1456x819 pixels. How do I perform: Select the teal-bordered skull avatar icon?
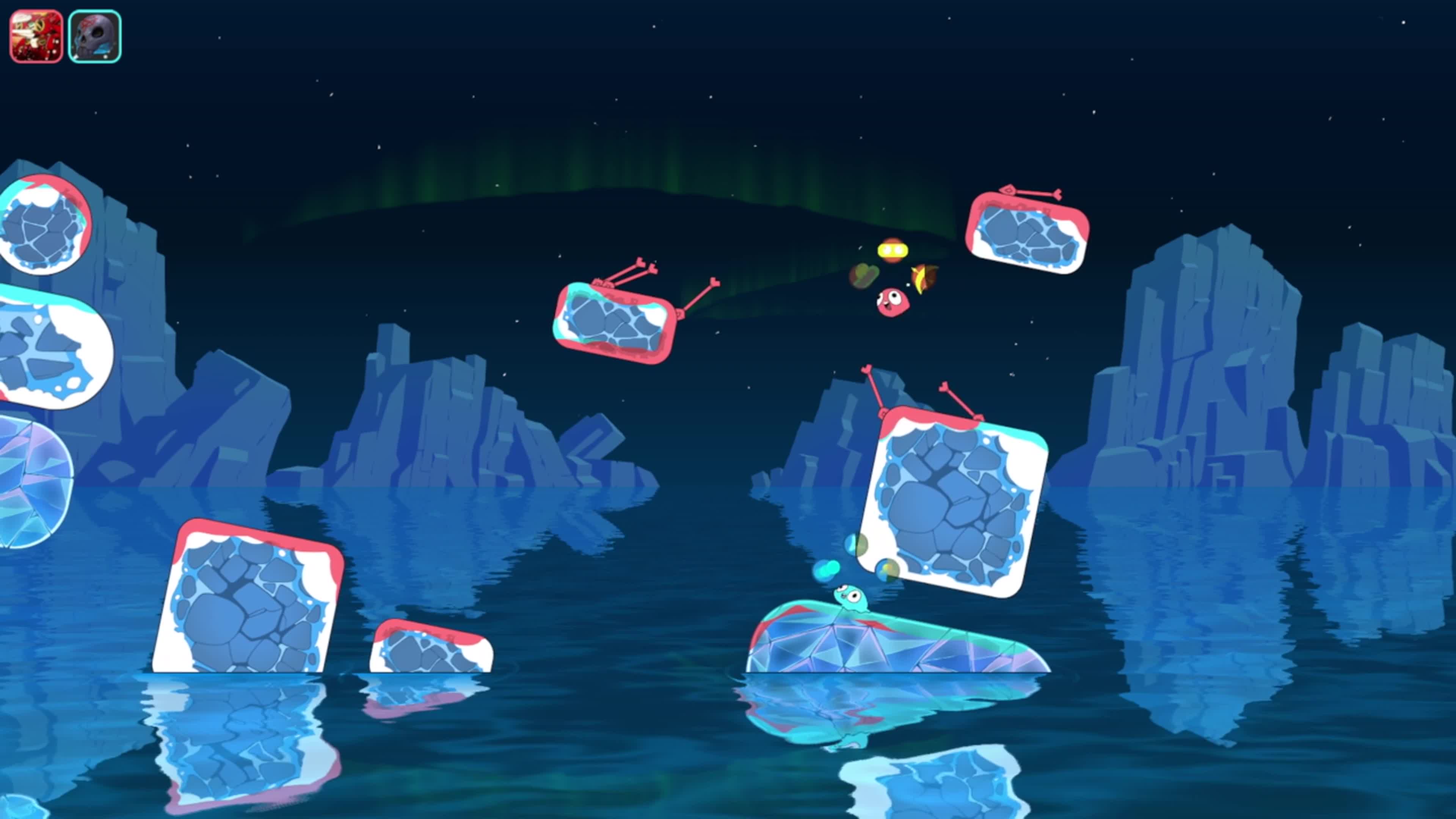pos(94,36)
